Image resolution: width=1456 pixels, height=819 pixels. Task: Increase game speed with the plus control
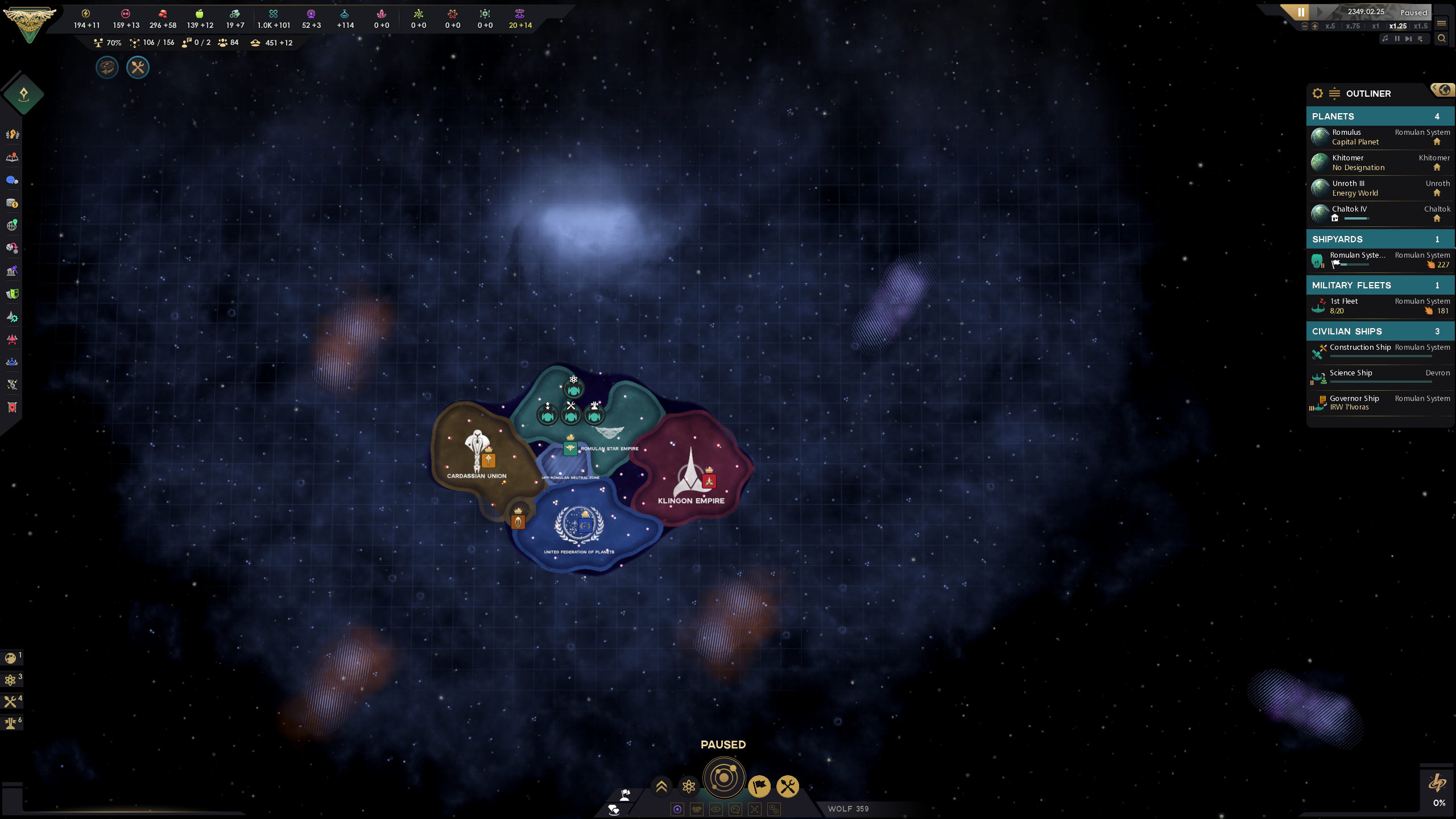click(1315, 26)
